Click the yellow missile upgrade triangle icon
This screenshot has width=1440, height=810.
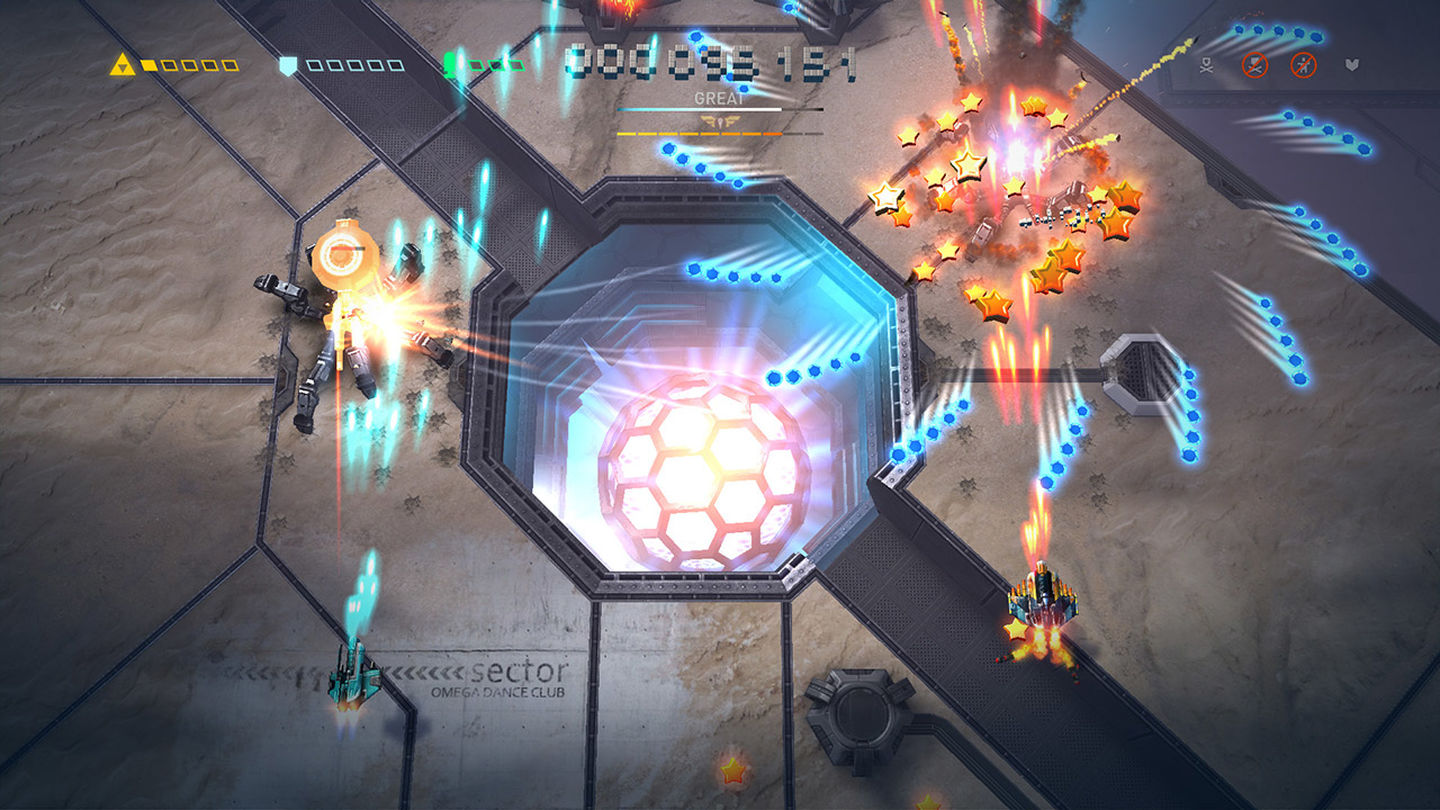point(123,63)
